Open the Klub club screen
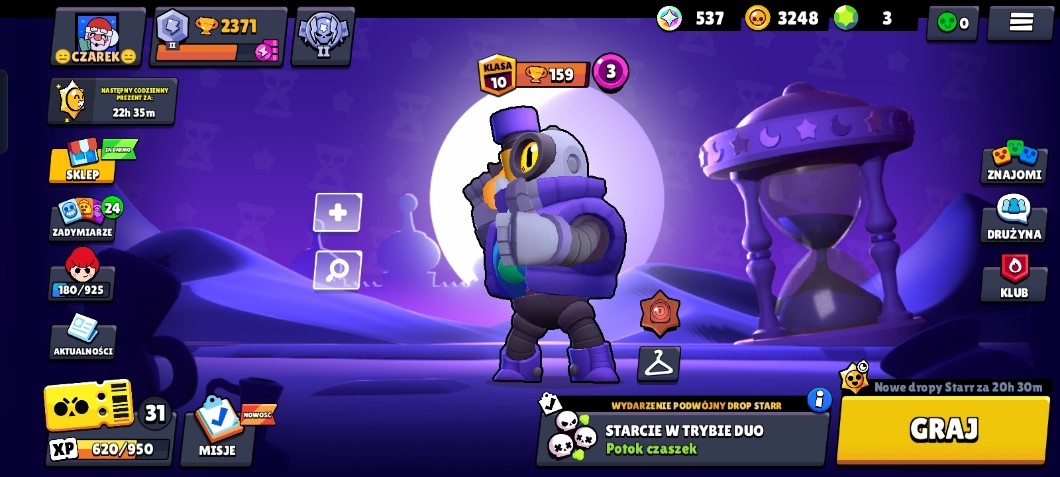1060x477 pixels. click(1014, 278)
